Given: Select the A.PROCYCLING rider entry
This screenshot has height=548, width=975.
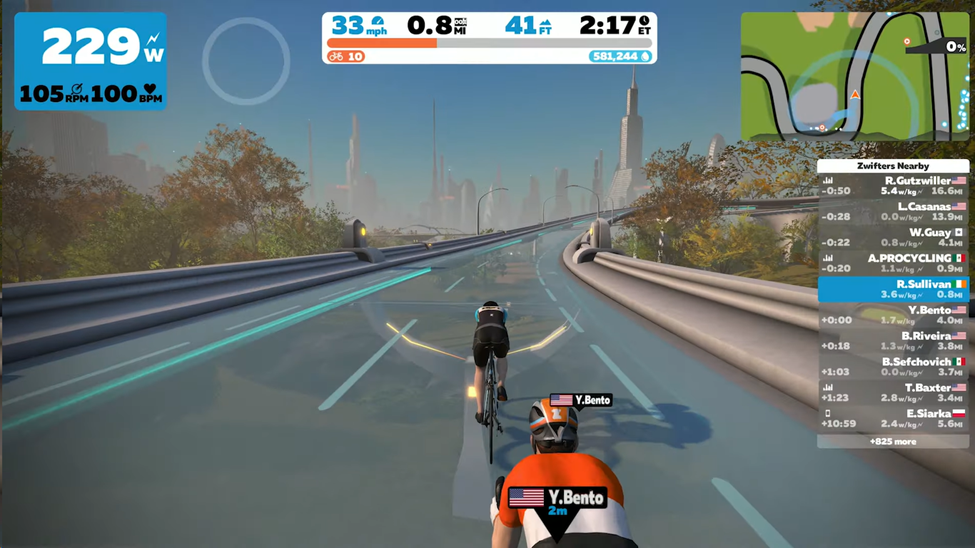Looking at the screenshot, I should pos(893,264).
